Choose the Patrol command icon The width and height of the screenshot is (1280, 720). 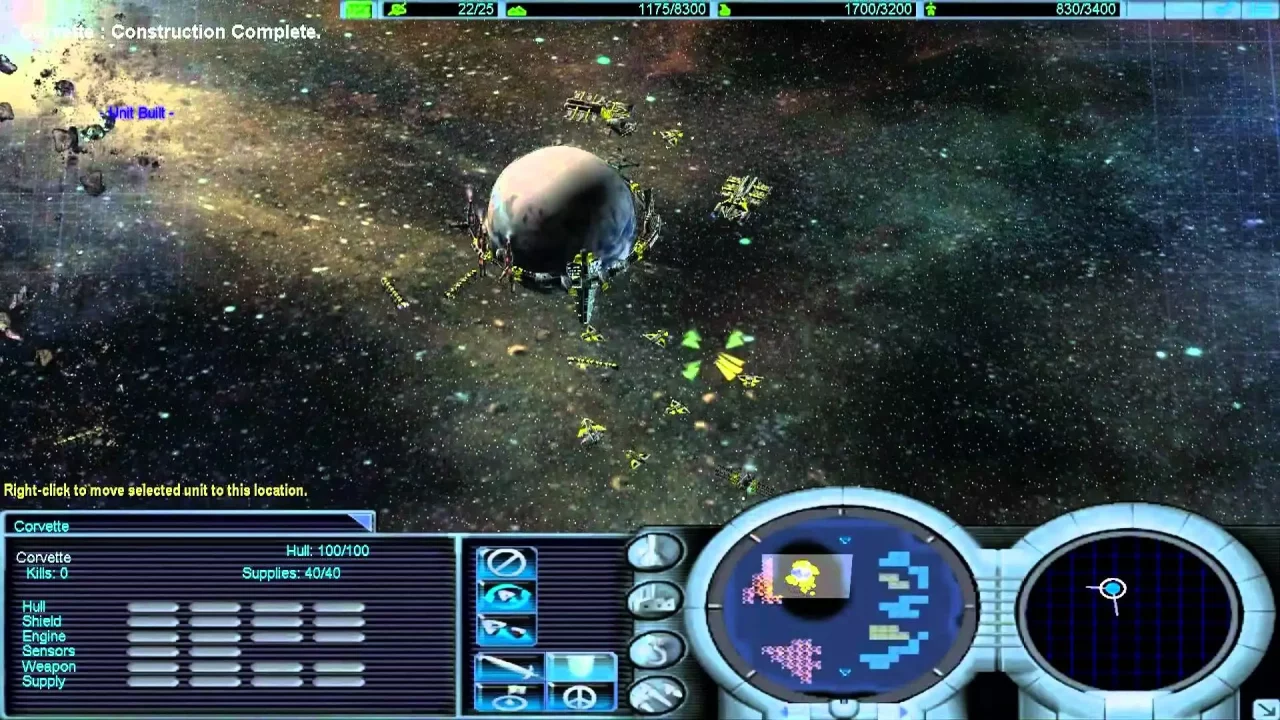pyautogui.click(x=504, y=628)
